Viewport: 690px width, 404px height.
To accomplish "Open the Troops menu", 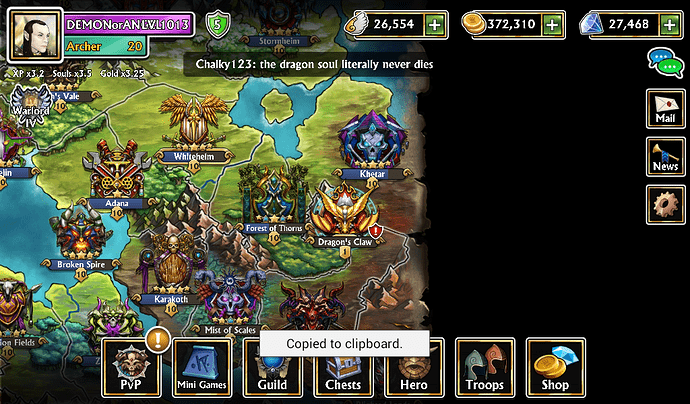I will (485, 366).
